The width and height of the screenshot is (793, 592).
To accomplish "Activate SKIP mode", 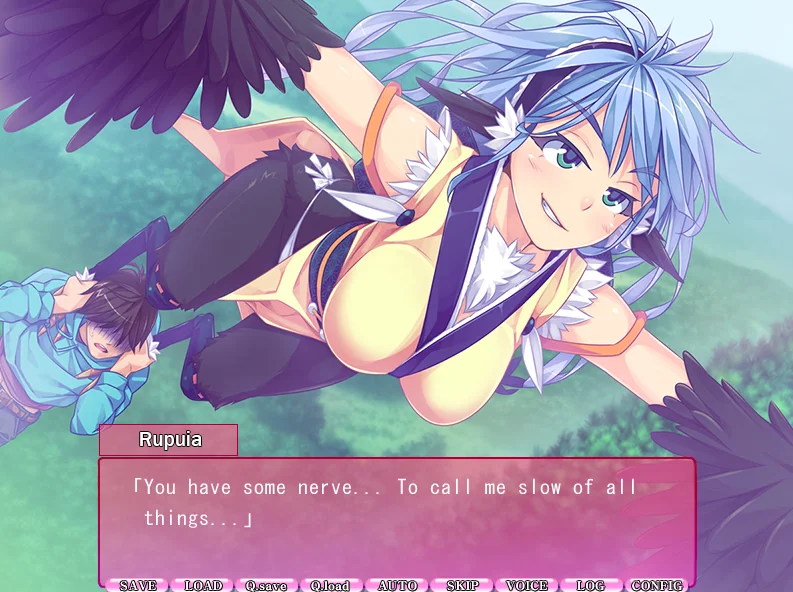I will click(462, 585).
